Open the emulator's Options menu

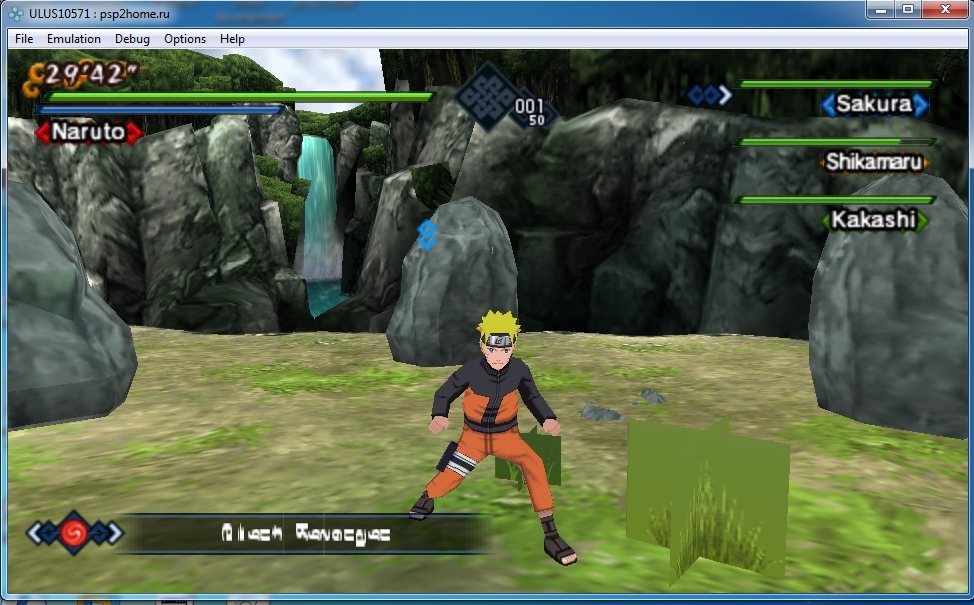point(185,39)
